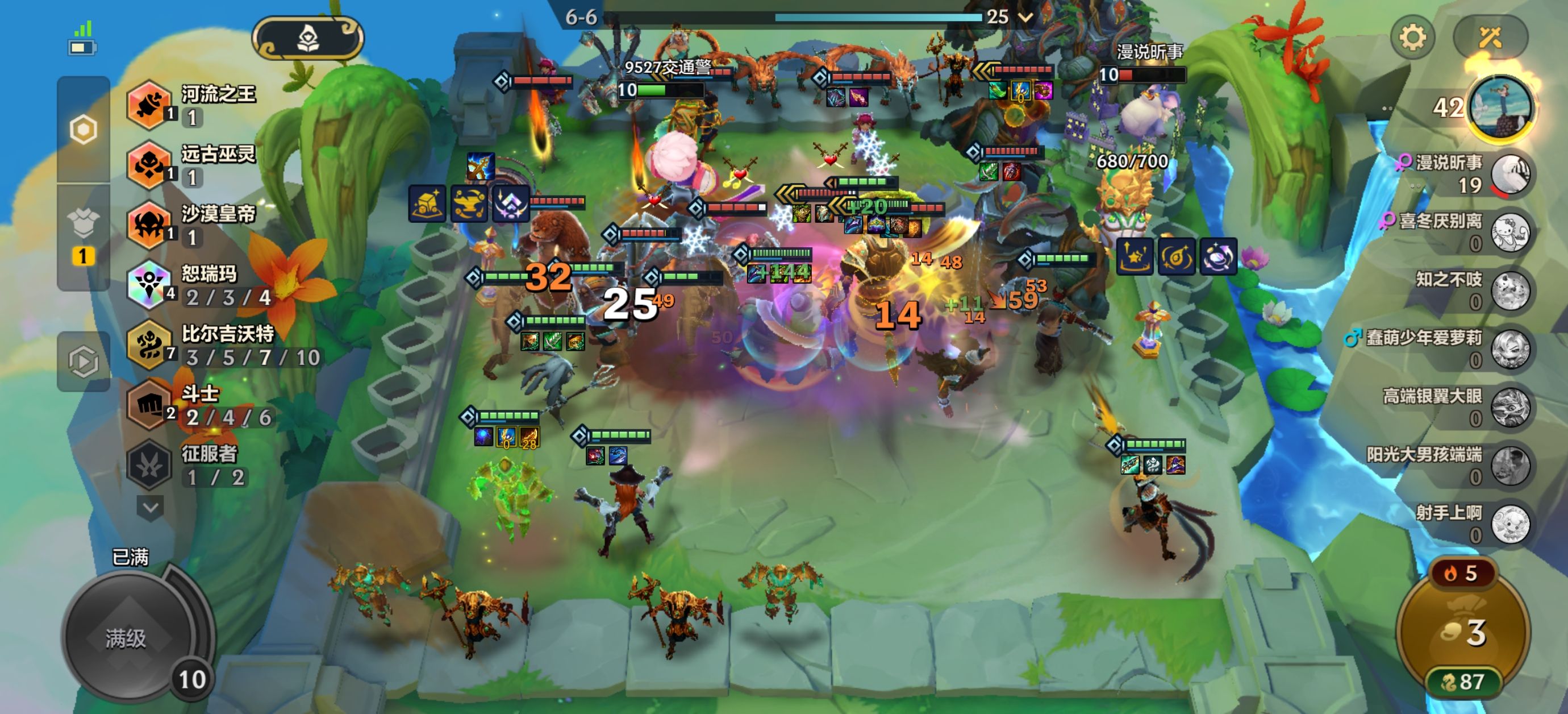Switch to the hexagon traits tab
This screenshot has height=714, width=1568.
(x=84, y=129)
